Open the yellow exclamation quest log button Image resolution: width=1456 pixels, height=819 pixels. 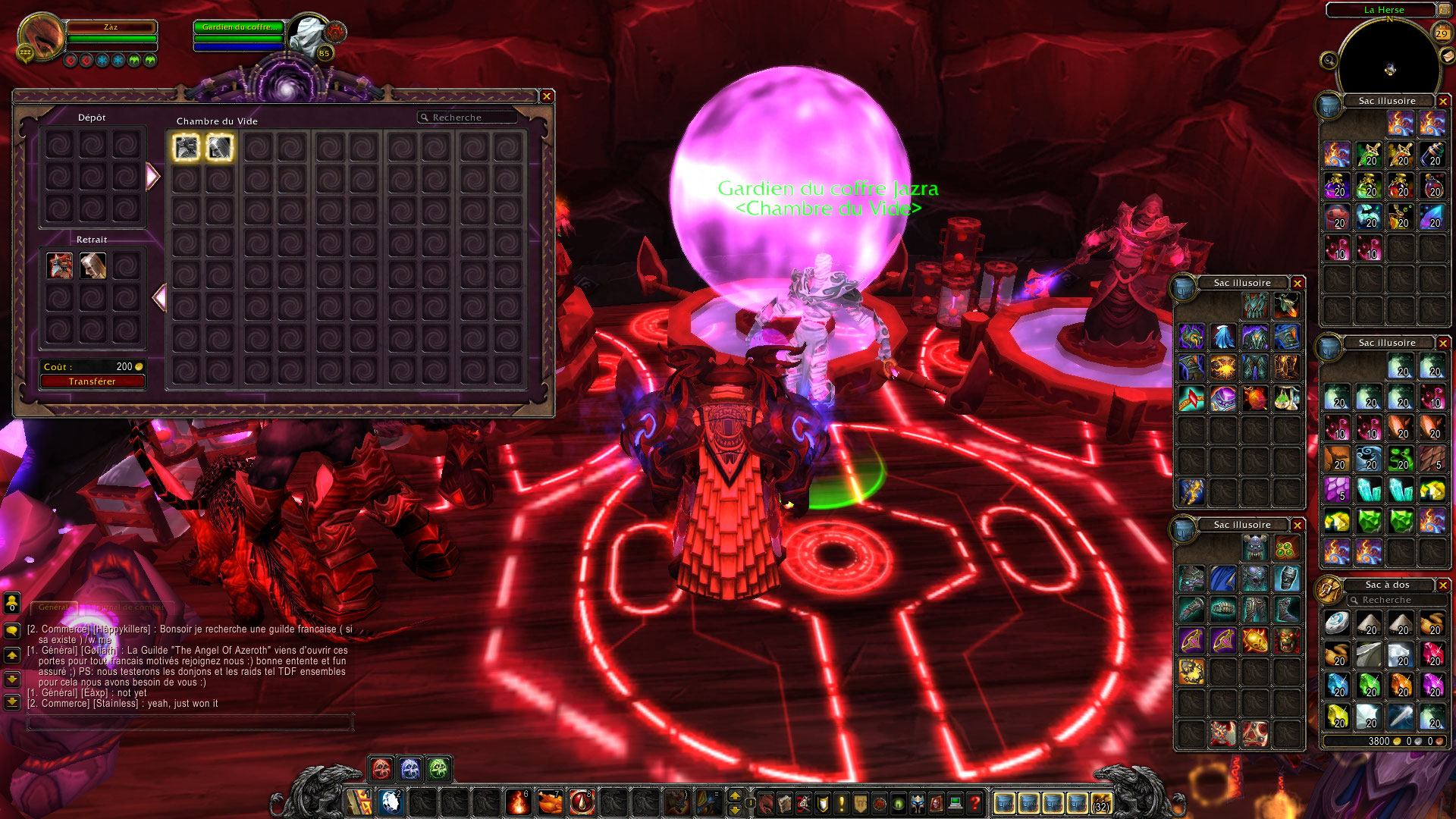tap(841, 802)
